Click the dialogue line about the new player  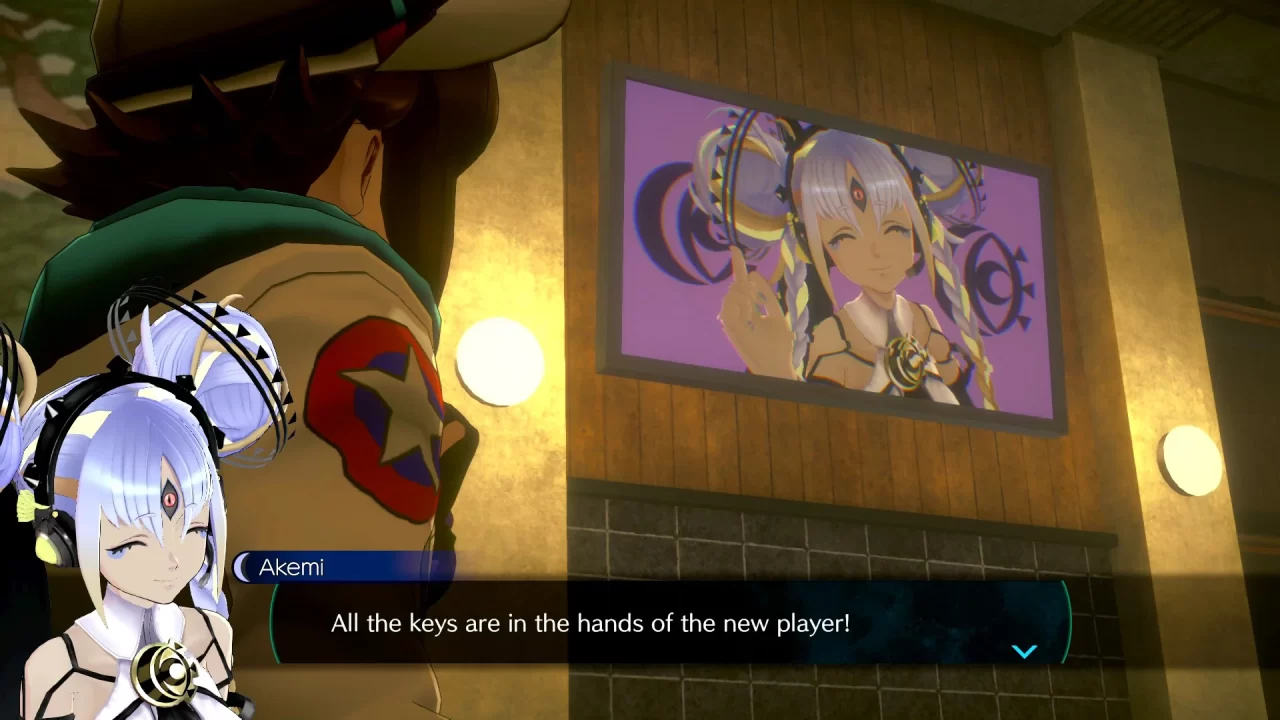pos(588,622)
